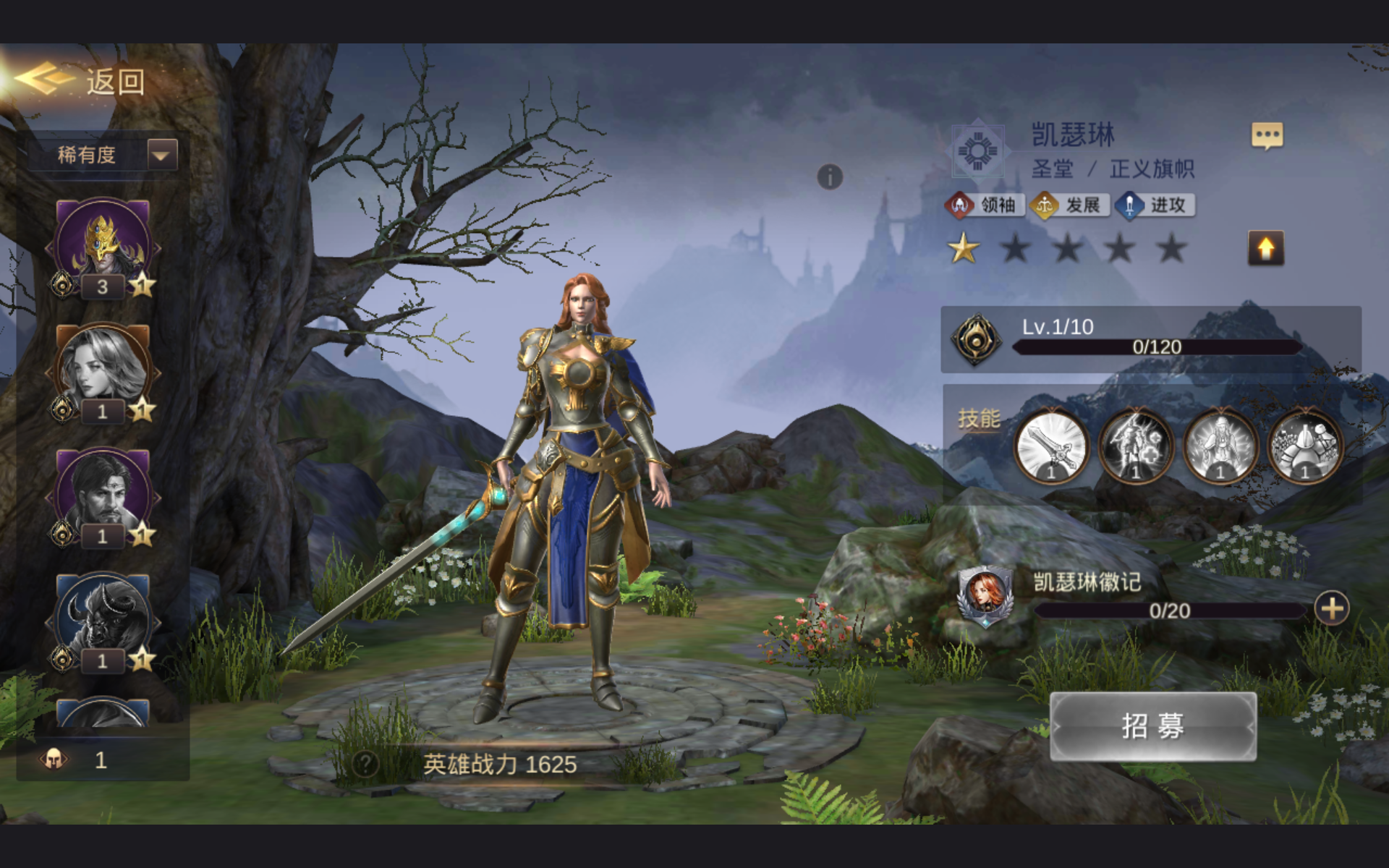View the radiant robed figure skill icon

point(1220,446)
